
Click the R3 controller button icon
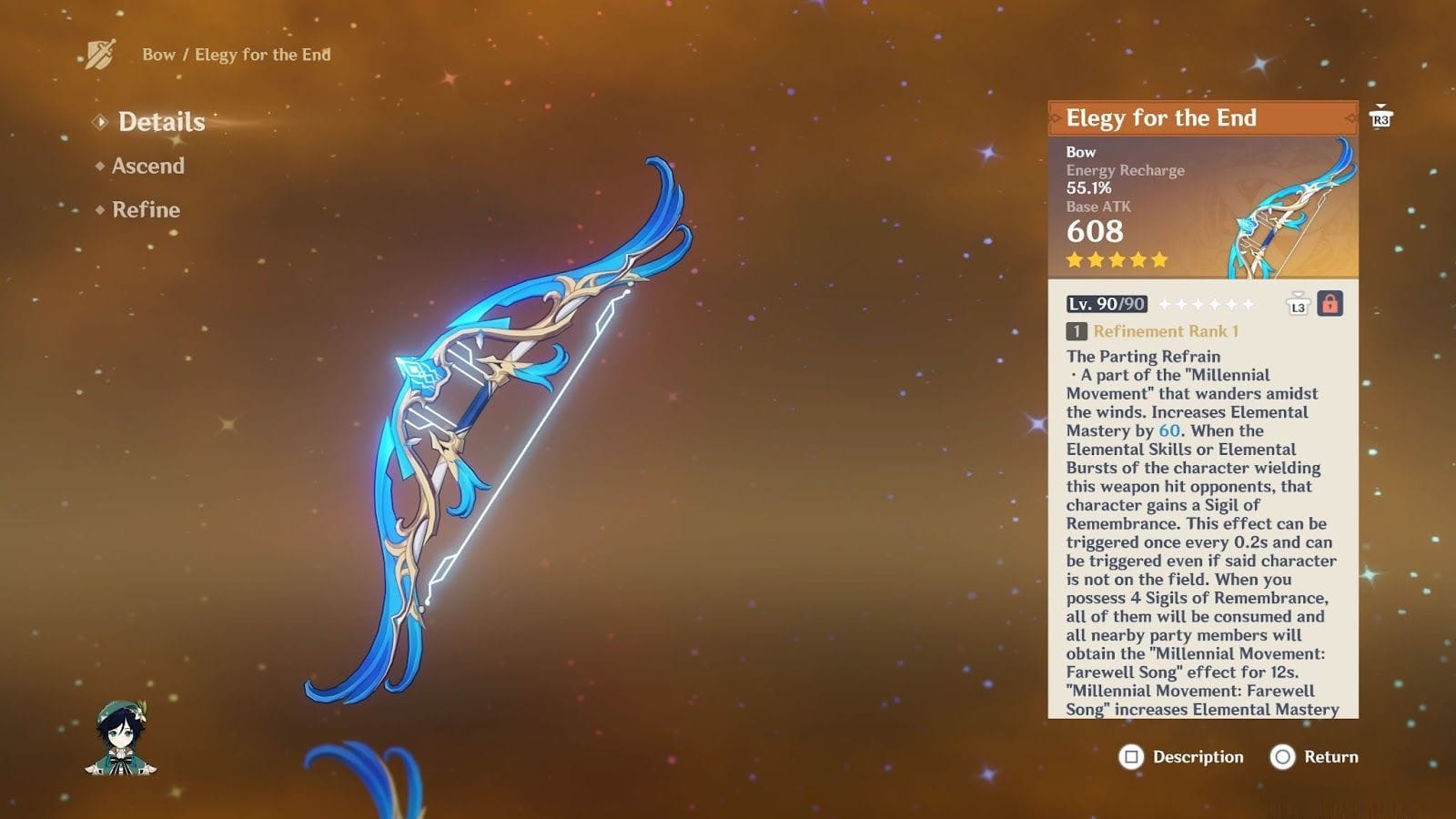1381,120
